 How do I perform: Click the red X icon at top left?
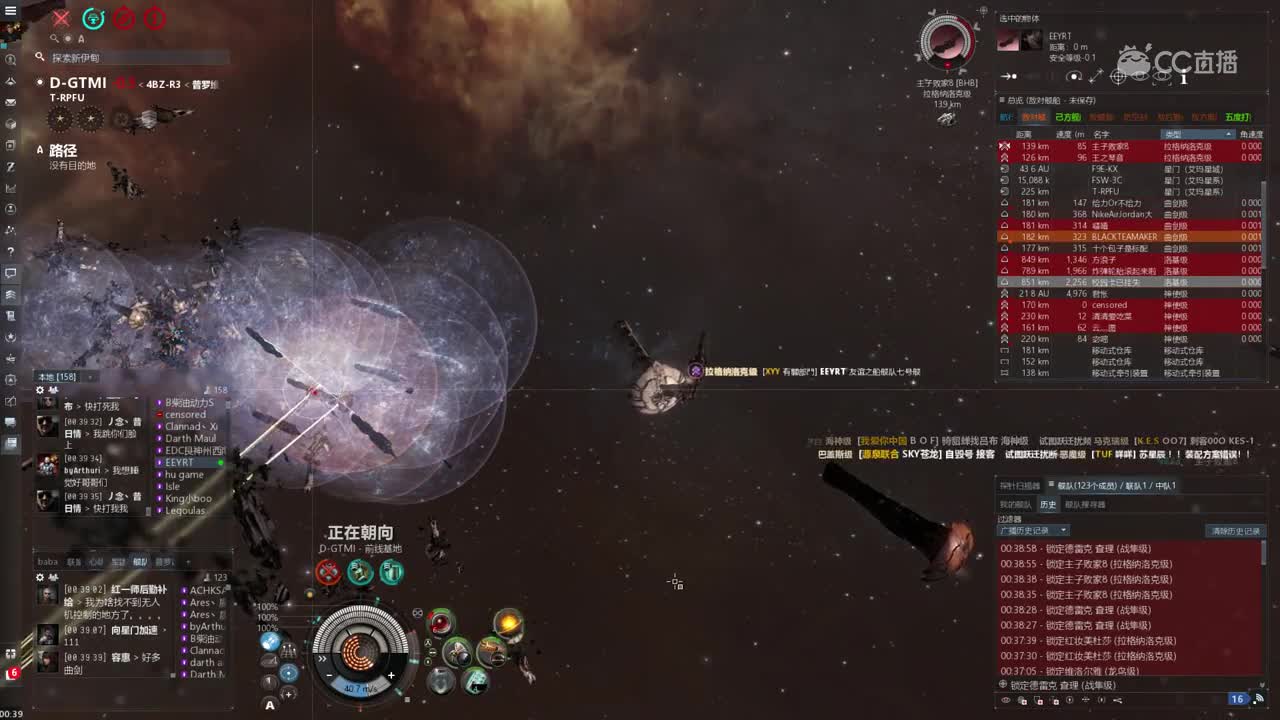click(x=61, y=18)
